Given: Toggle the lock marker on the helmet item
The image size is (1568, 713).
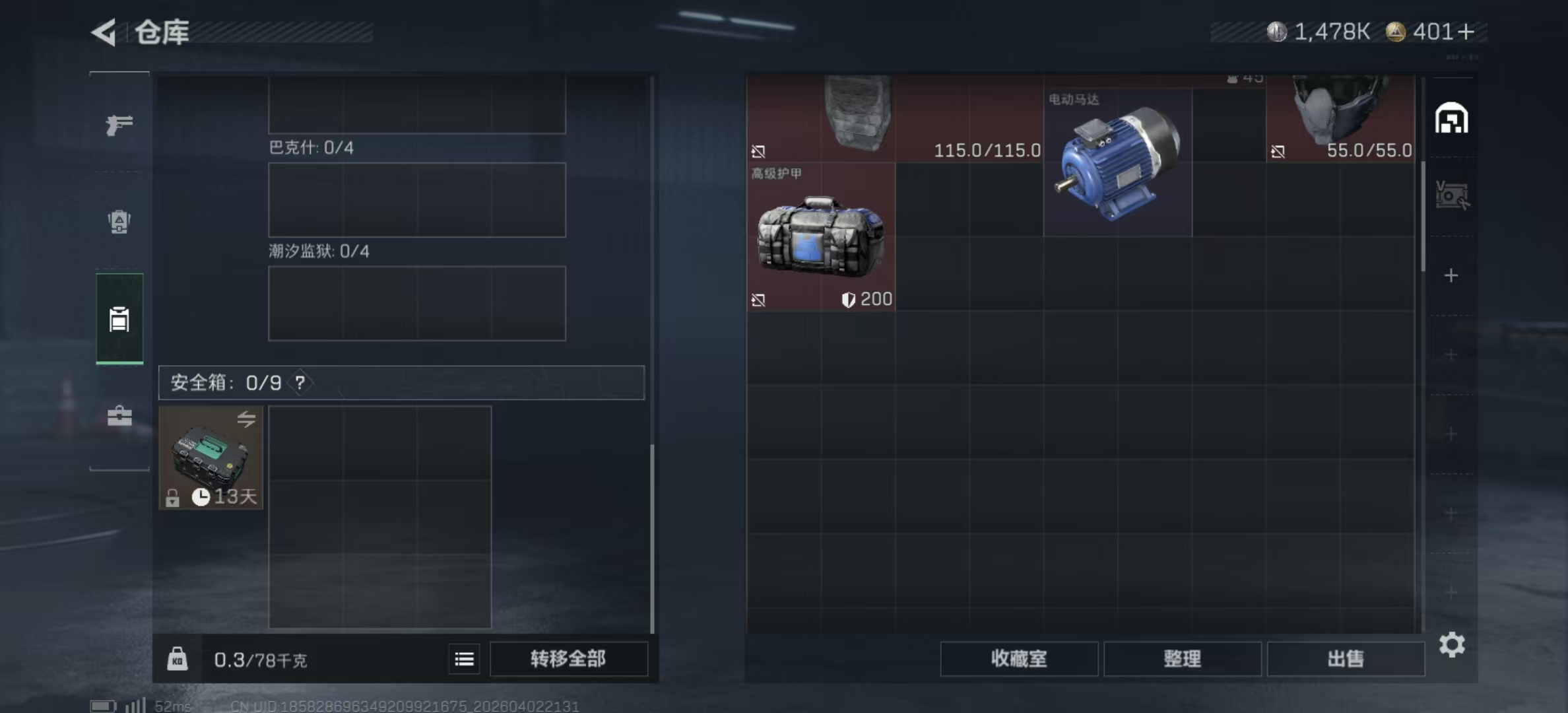Looking at the screenshot, I should coord(1278,151).
